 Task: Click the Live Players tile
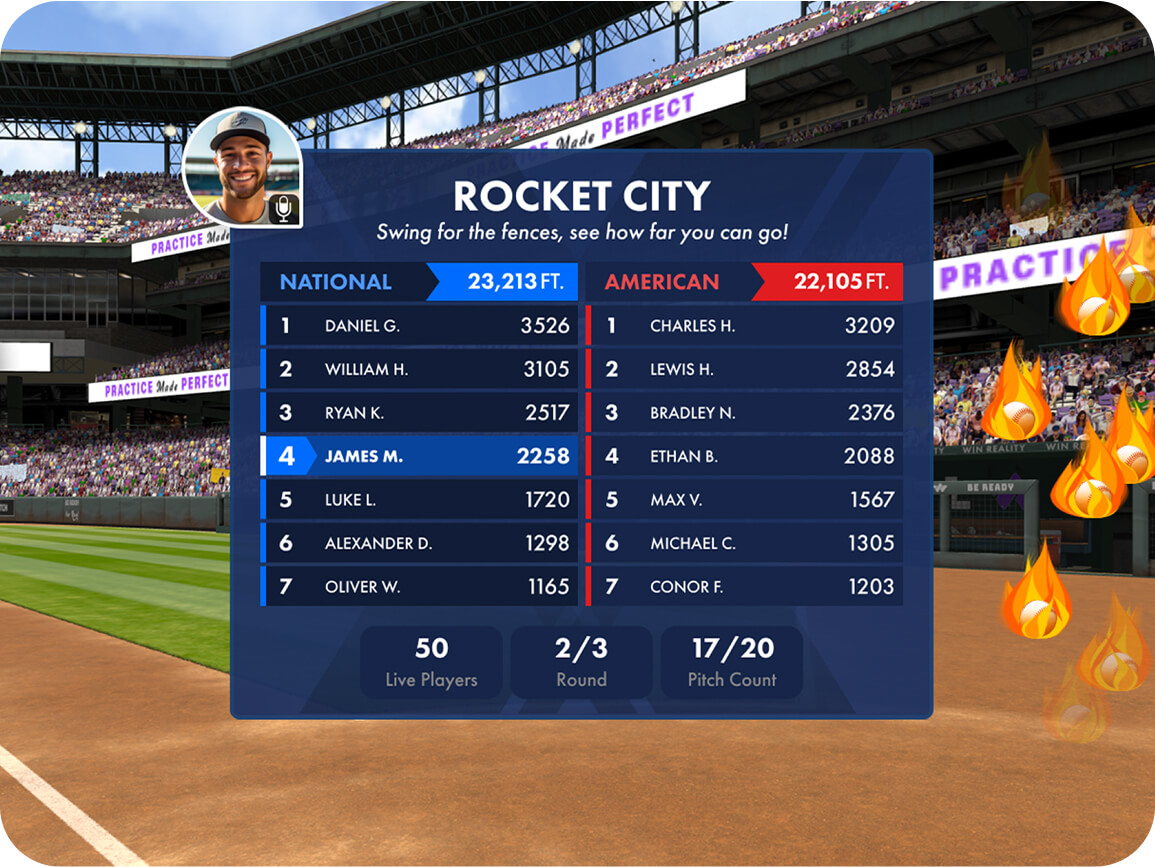[431, 662]
